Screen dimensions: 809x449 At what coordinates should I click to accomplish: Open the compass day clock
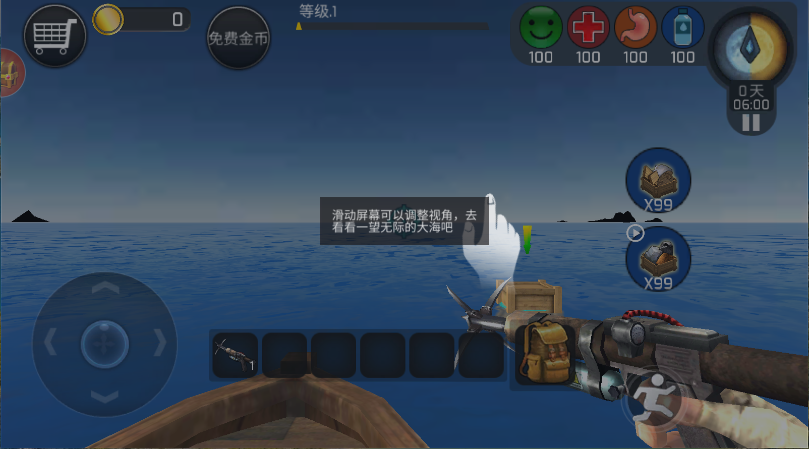click(x=750, y=51)
